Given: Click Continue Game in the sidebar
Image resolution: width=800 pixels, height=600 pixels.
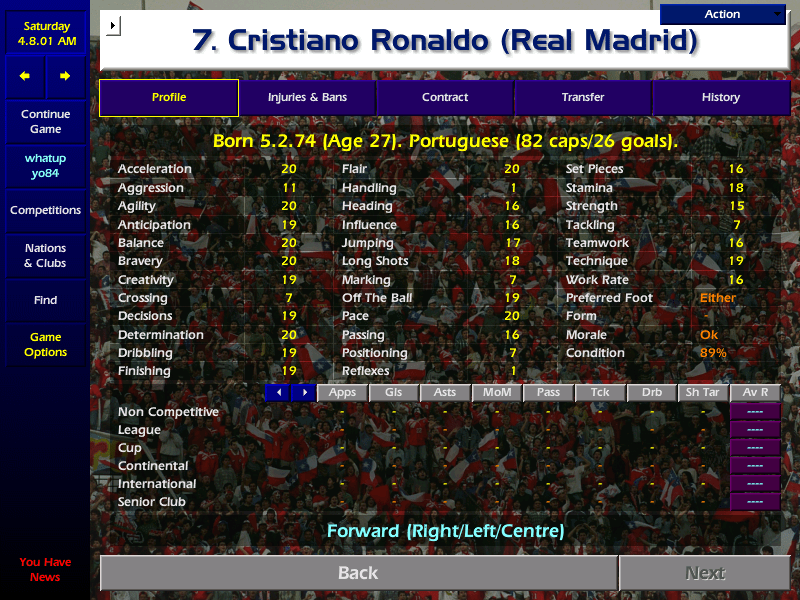Looking at the screenshot, I should (45, 122).
